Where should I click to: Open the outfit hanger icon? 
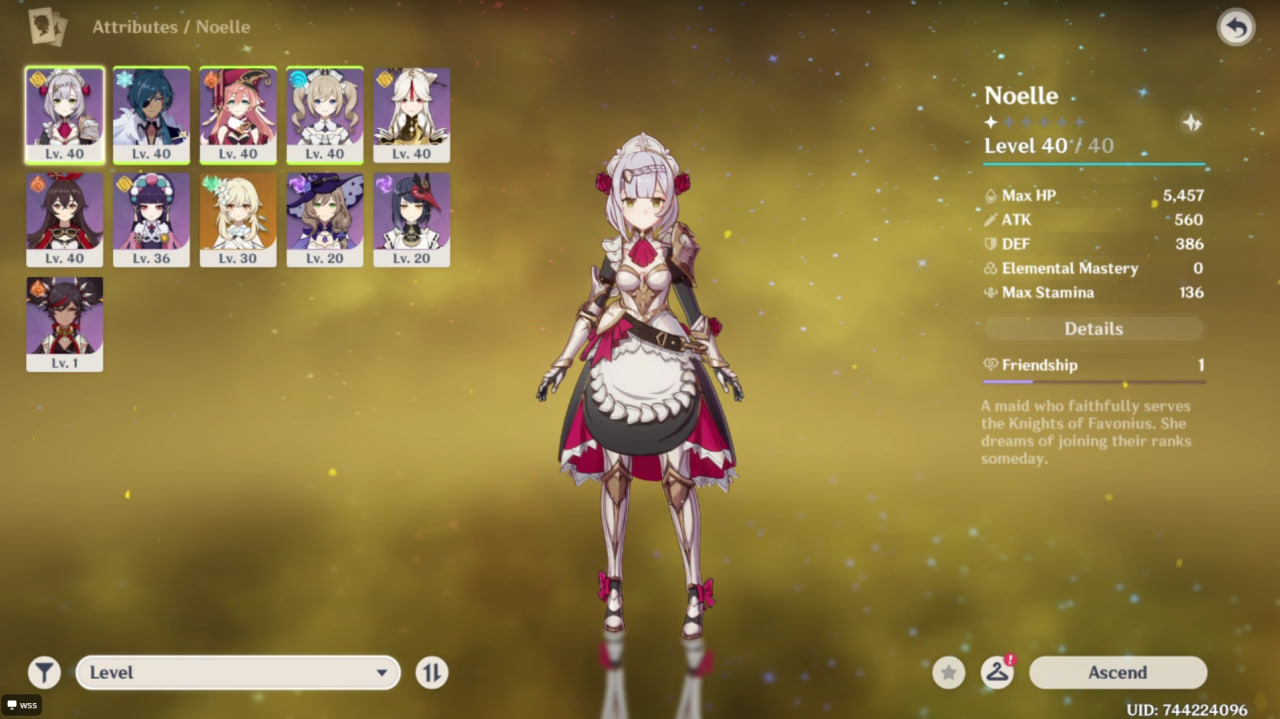tap(997, 673)
